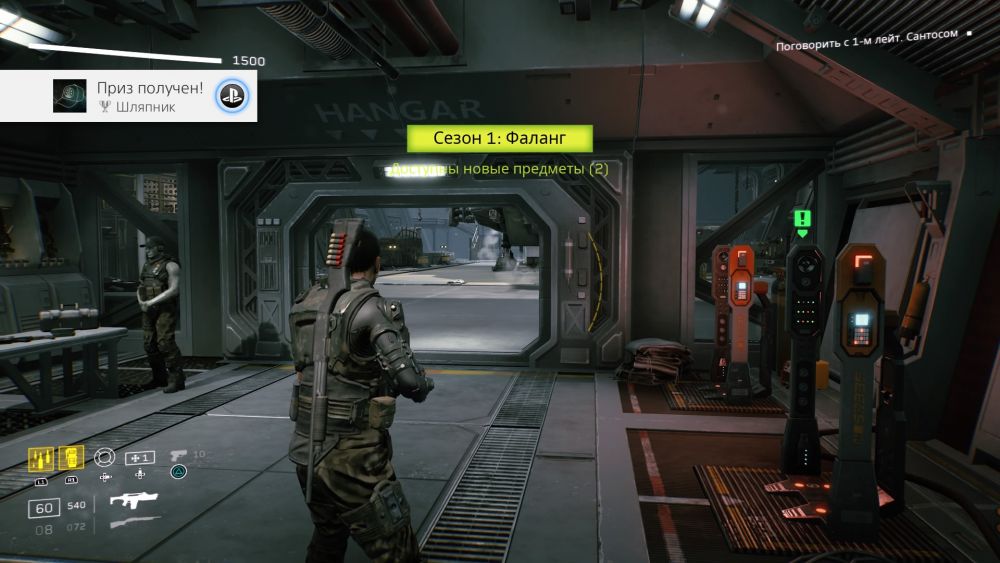The width and height of the screenshot is (1000, 563).
Task: Open the 'новые предметы (2)' notice
Action: (x=499, y=169)
